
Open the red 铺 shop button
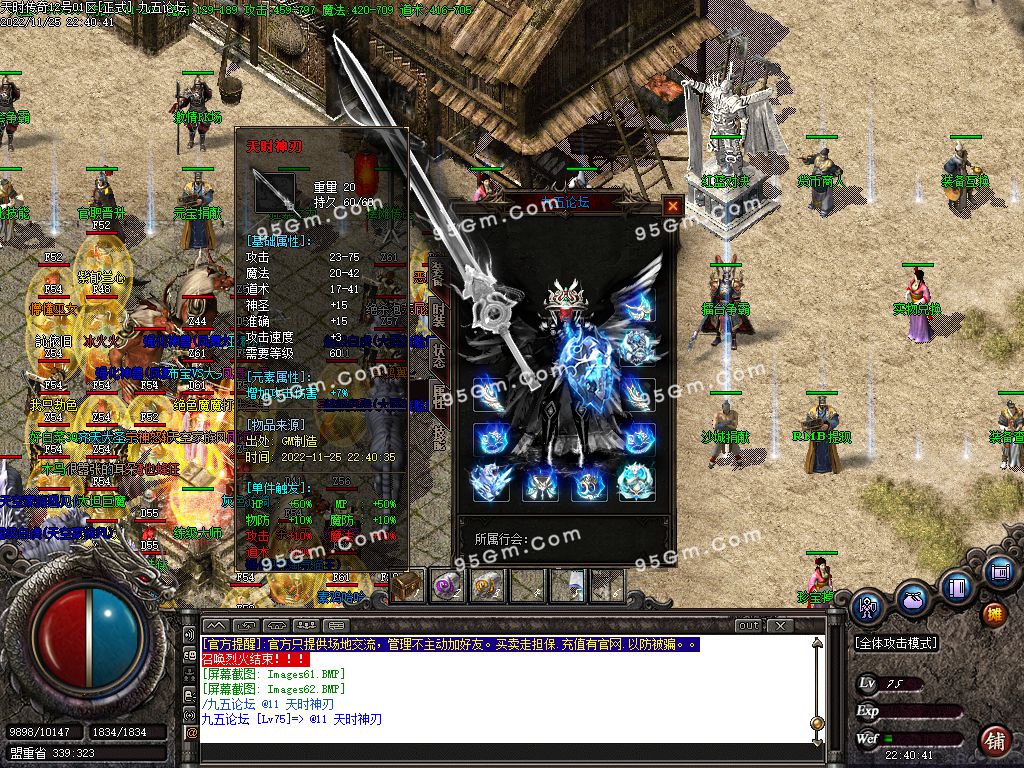[995, 741]
